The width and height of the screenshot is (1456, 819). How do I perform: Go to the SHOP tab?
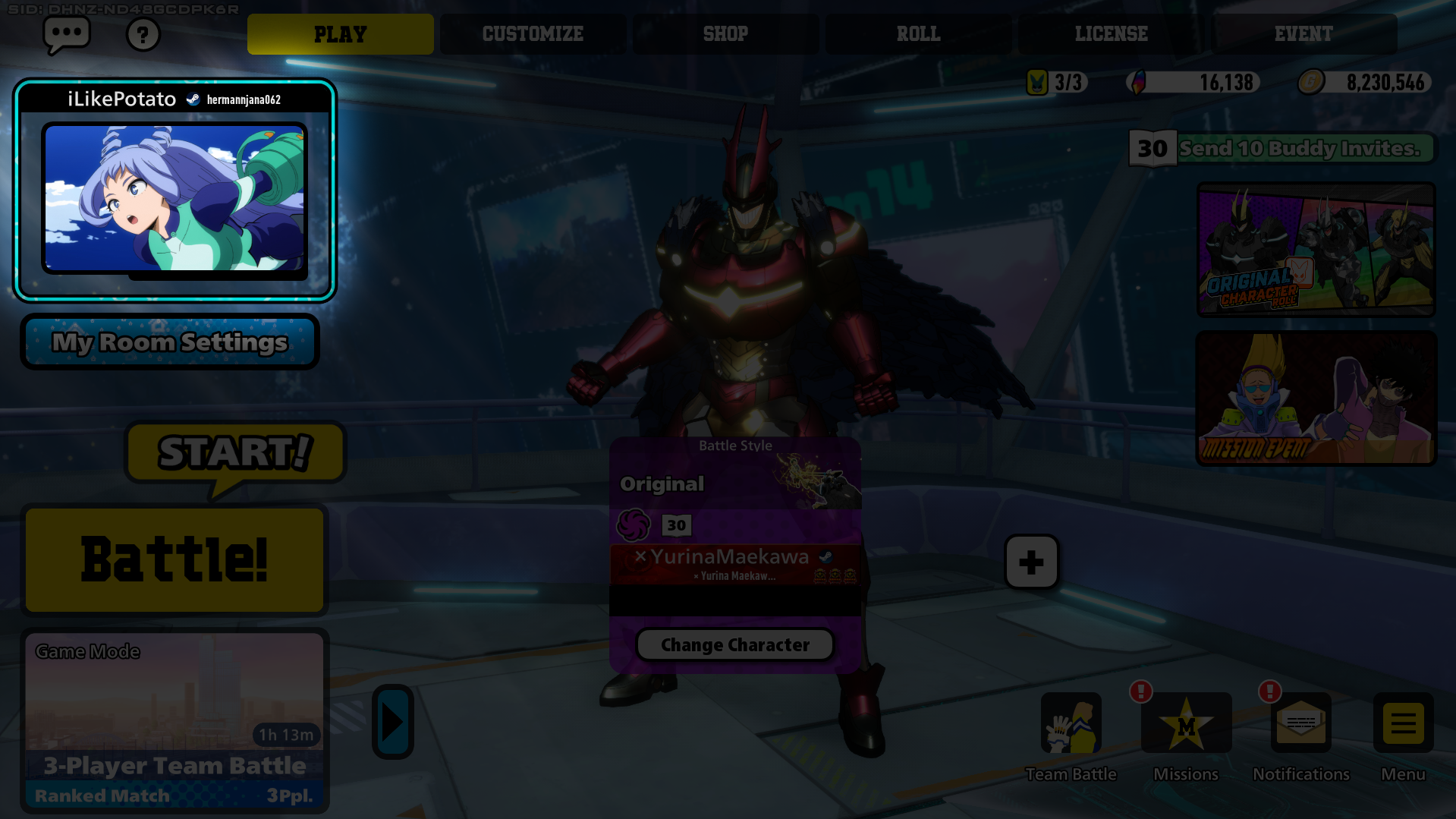[725, 34]
